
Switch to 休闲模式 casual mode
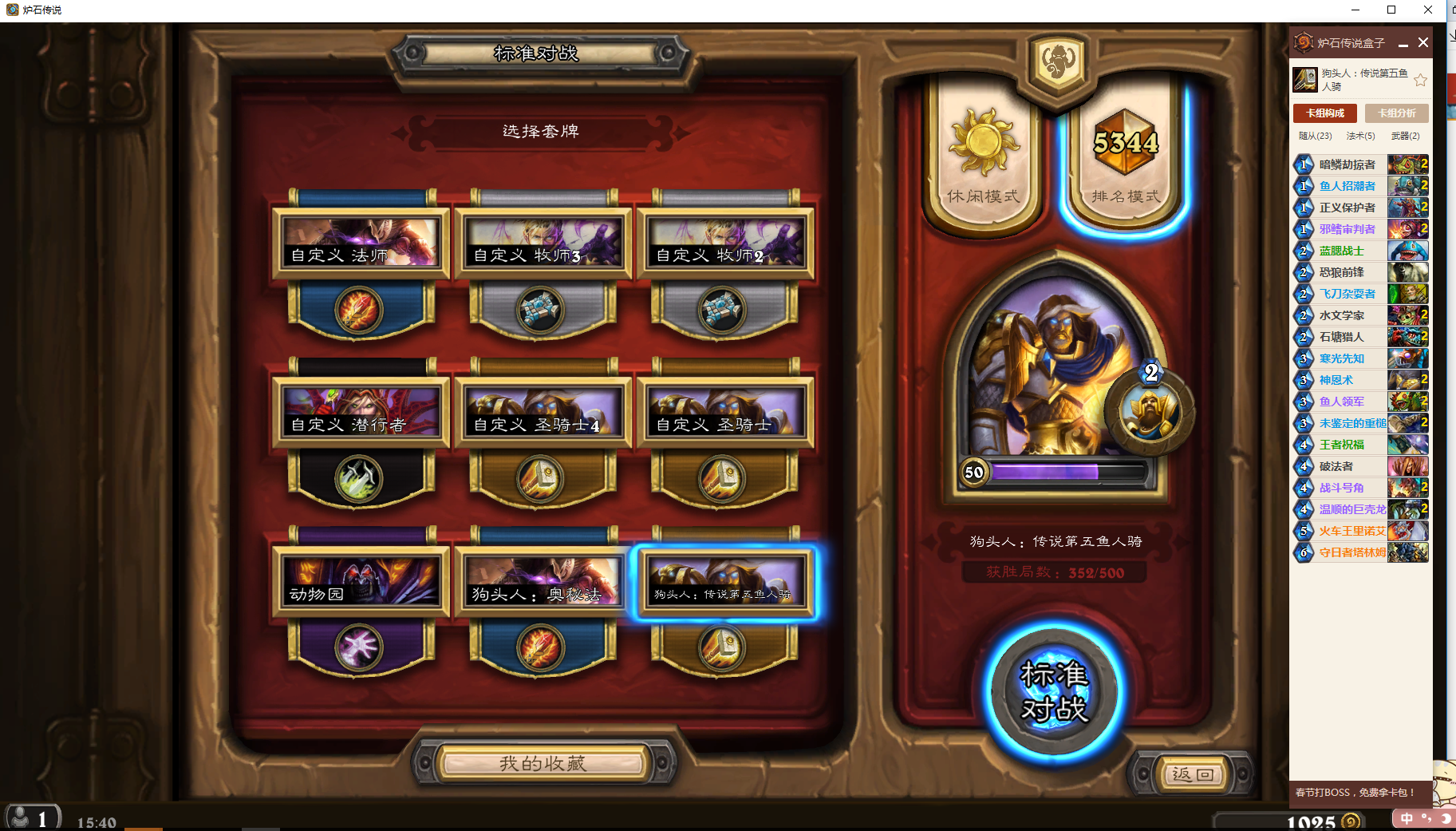[x=983, y=160]
